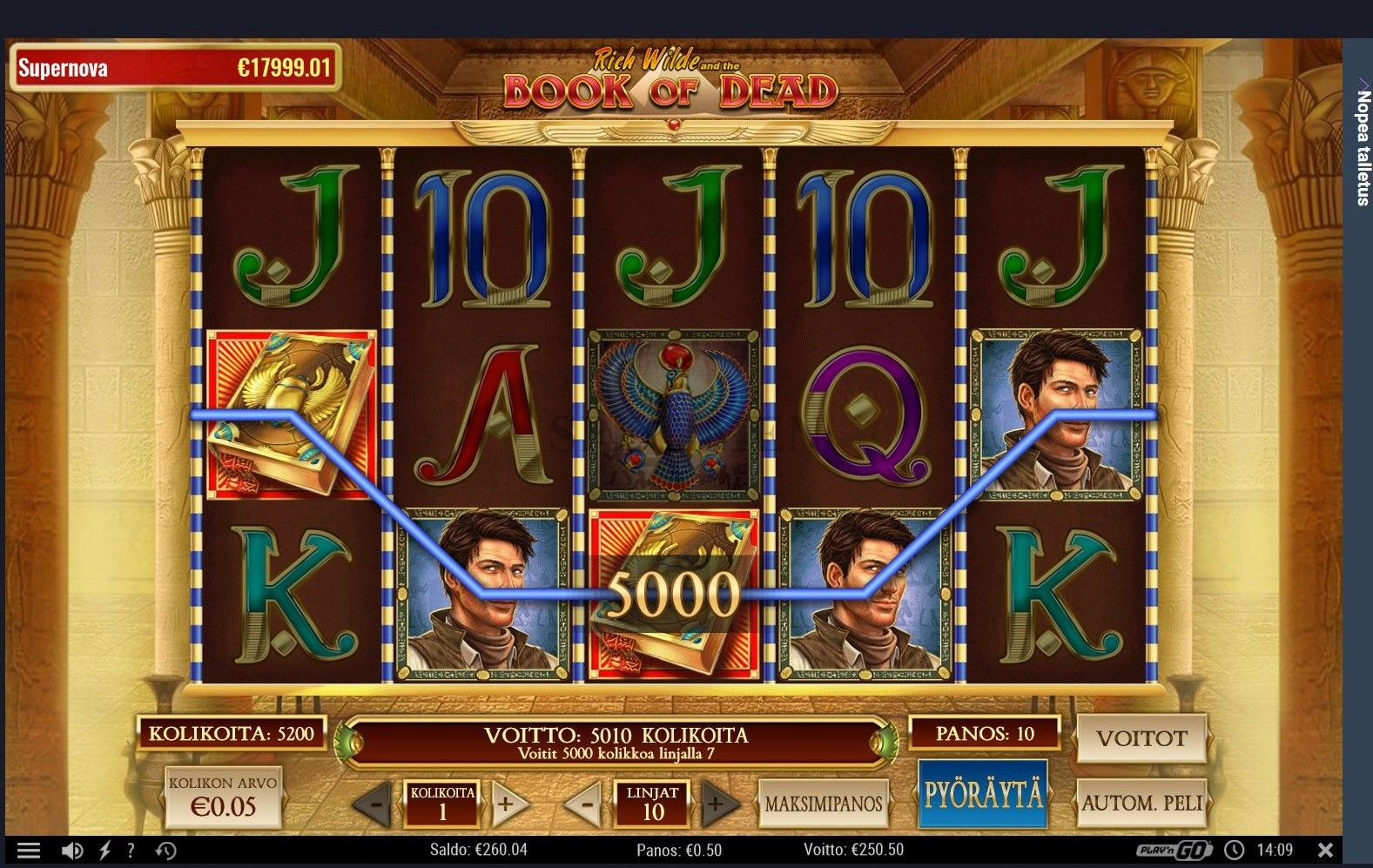
Task: Increase the coins per line
Action: [x=508, y=804]
